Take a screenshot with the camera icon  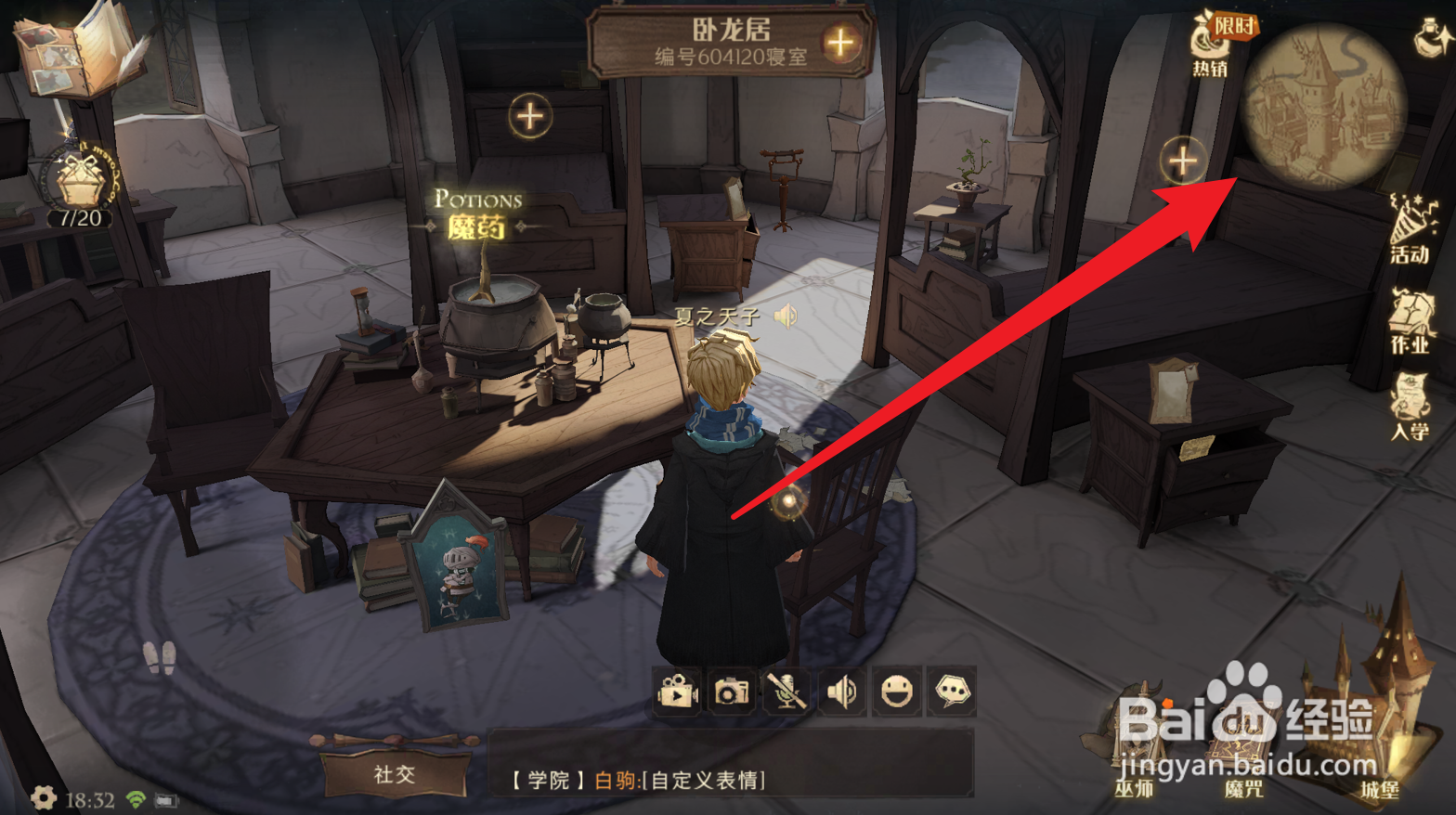tap(731, 692)
